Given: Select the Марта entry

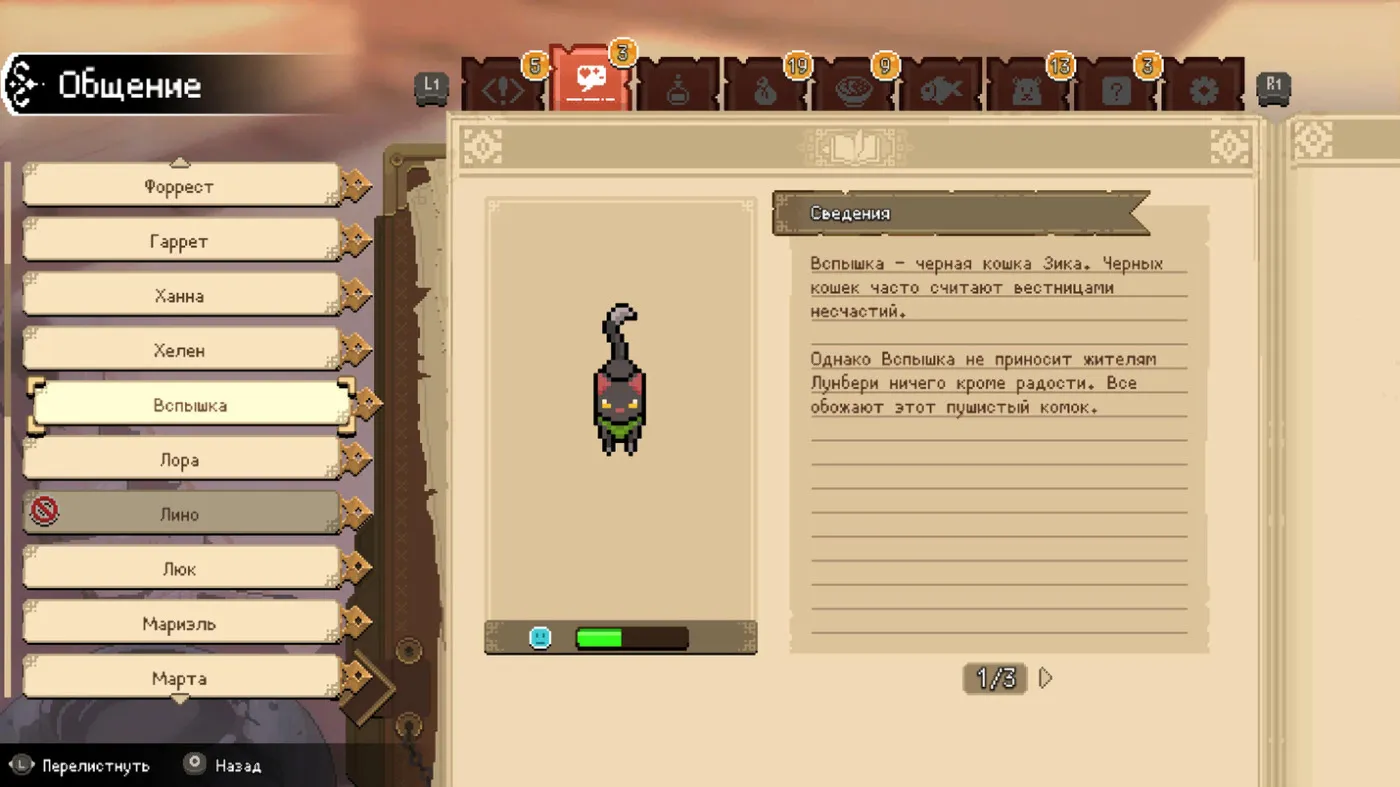Looking at the screenshot, I should point(180,678).
